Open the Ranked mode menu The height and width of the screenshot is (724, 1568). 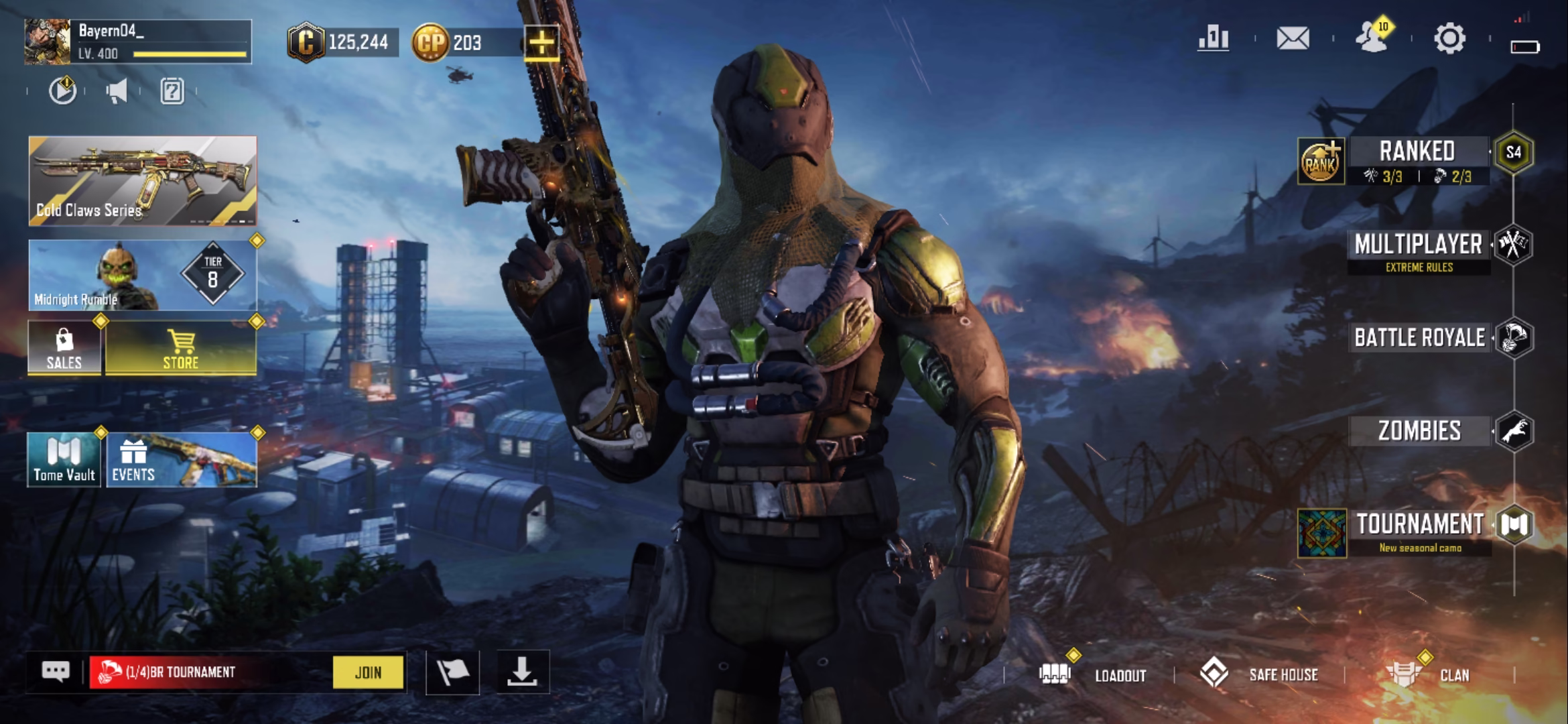click(x=1417, y=153)
